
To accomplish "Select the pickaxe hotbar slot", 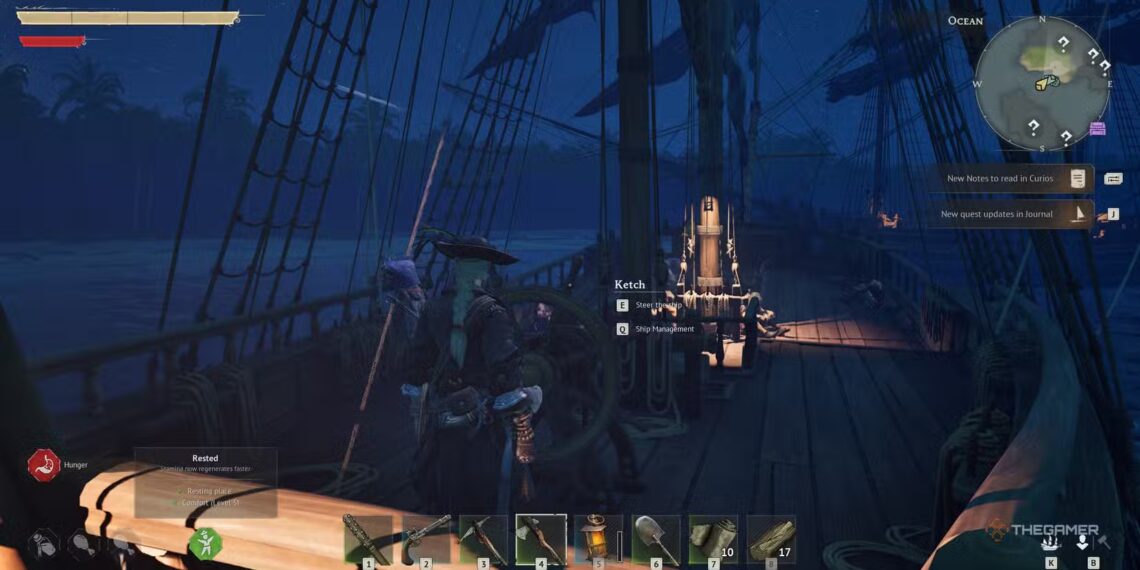I will [x=483, y=540].
